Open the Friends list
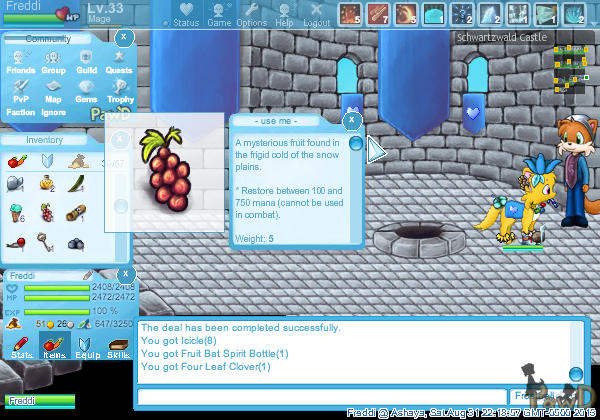 [x=20, y=63]
